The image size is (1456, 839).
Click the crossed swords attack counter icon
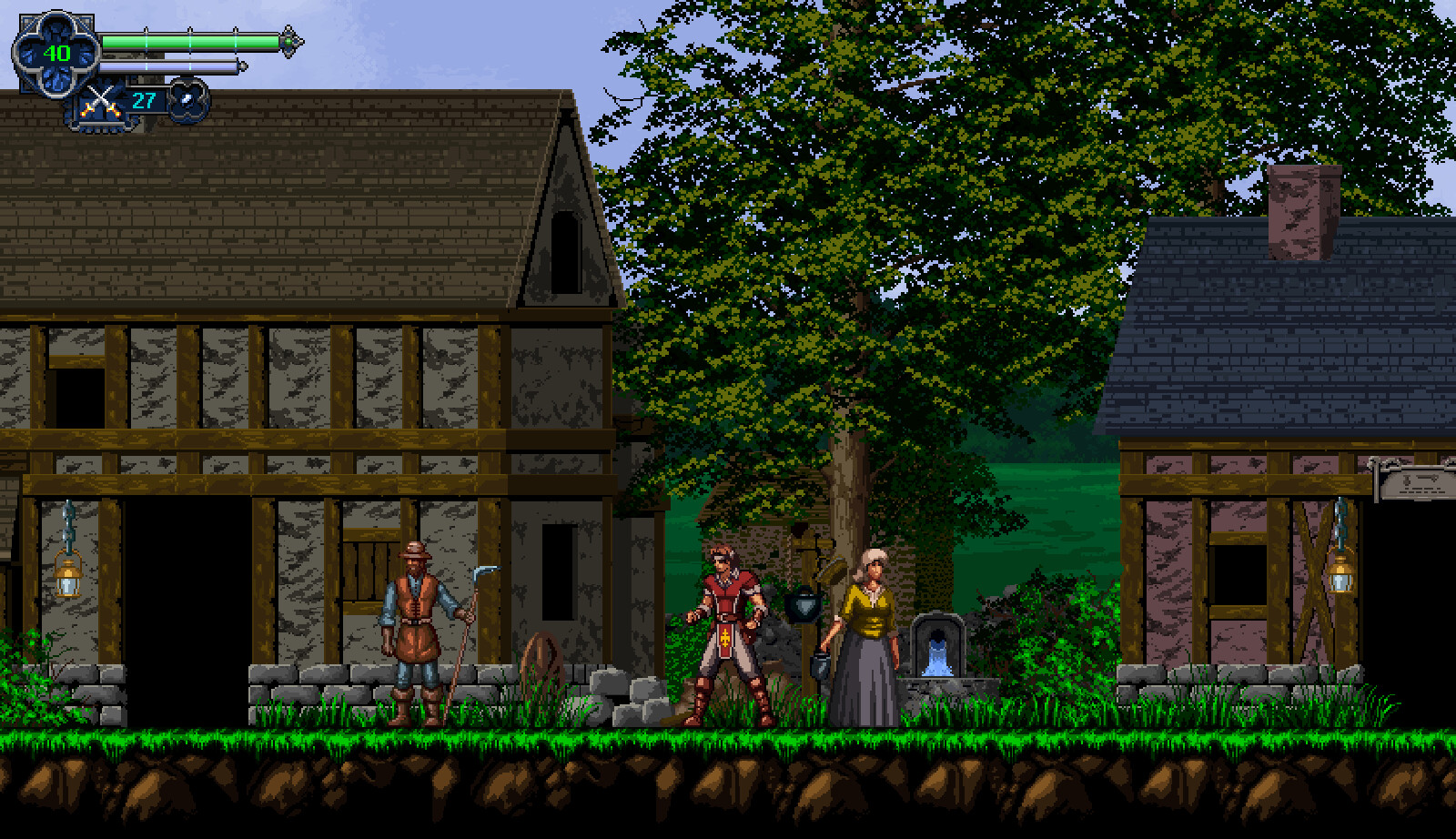[100, 98]
